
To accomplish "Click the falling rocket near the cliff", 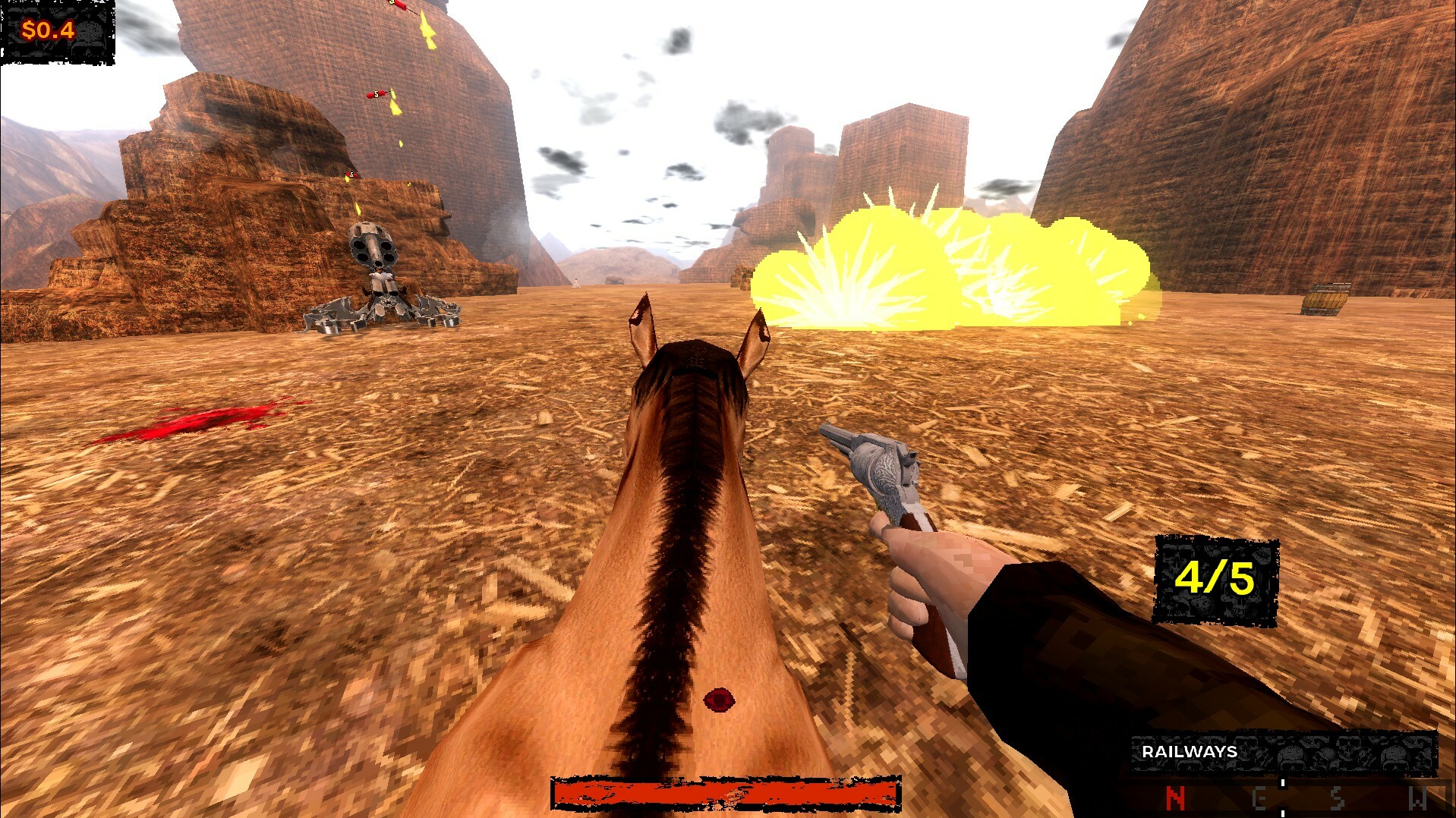I will point(376,93).
